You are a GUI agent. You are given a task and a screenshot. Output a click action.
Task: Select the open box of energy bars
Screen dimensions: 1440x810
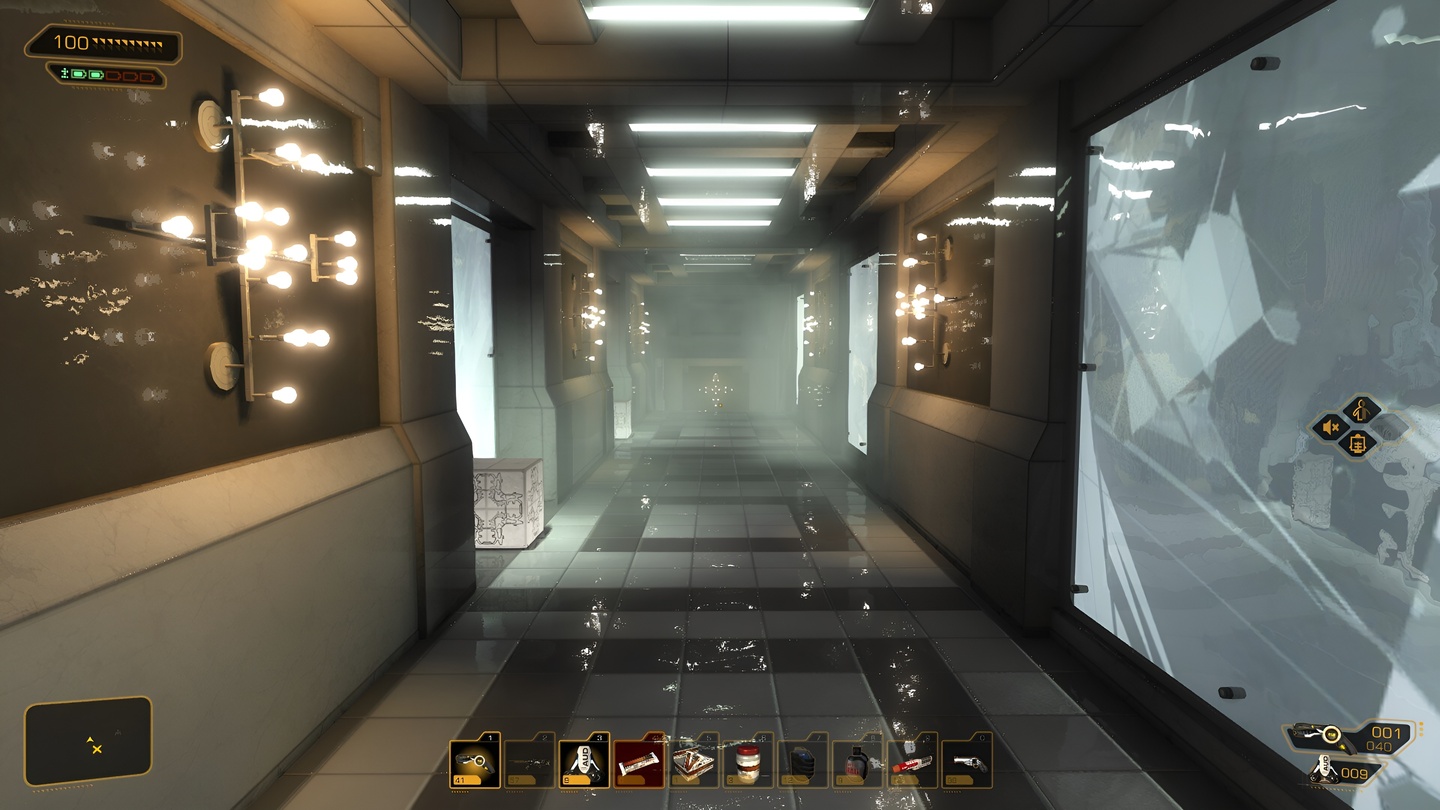click(x=694, y=764)
